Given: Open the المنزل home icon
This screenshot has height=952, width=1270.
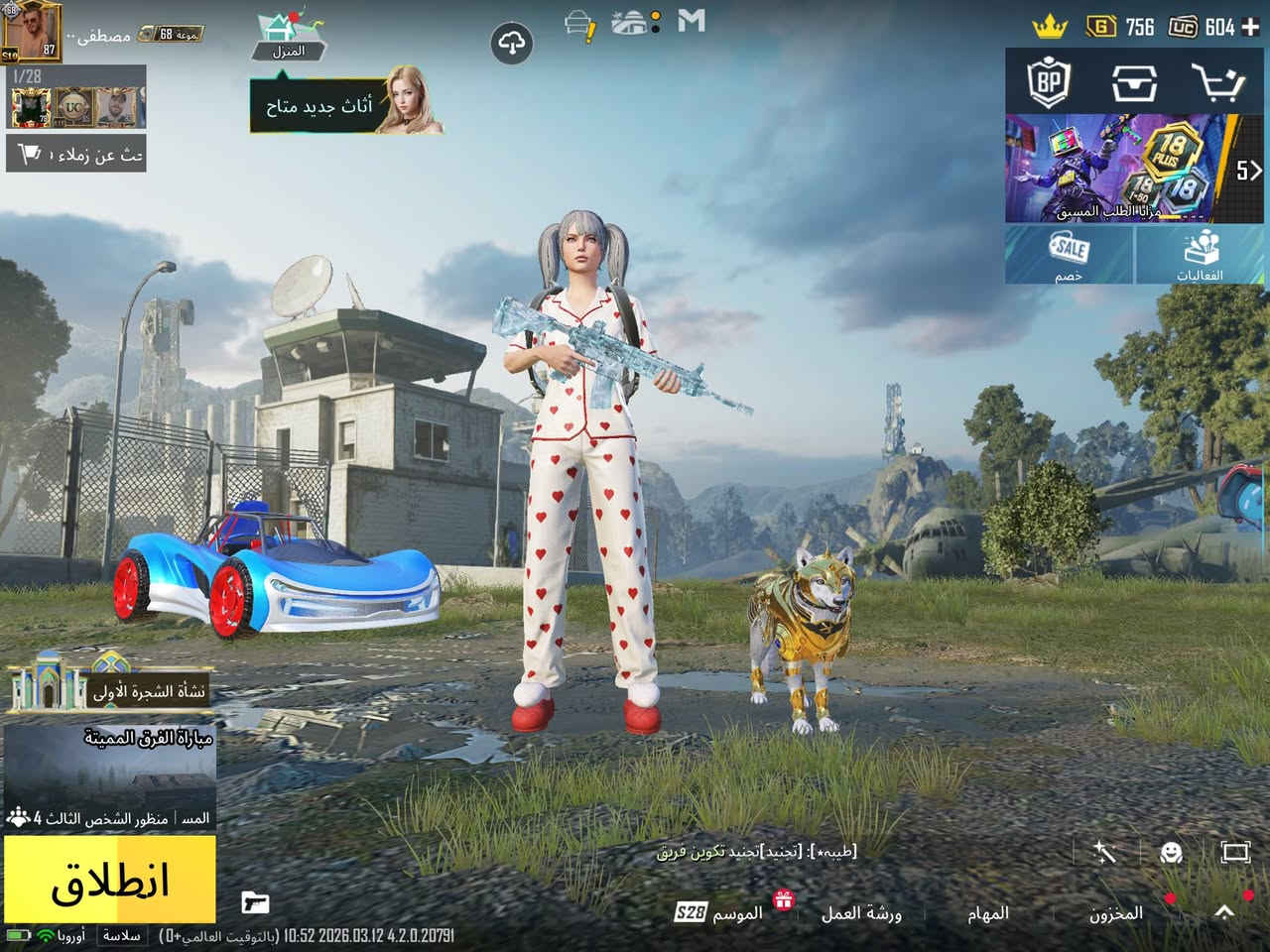Looking at the screenshot, I should [x=289, y=35].
